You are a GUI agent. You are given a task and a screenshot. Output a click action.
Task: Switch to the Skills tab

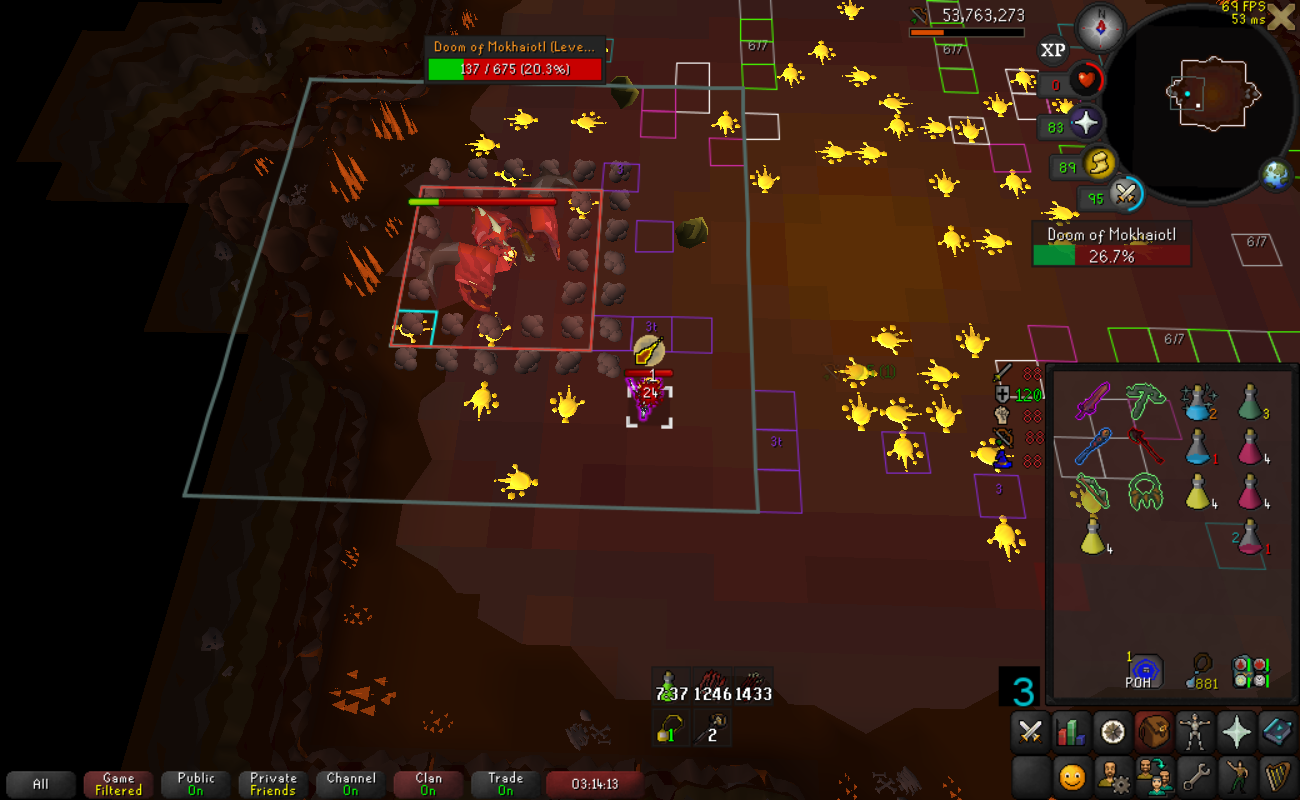click(1071, 733)
